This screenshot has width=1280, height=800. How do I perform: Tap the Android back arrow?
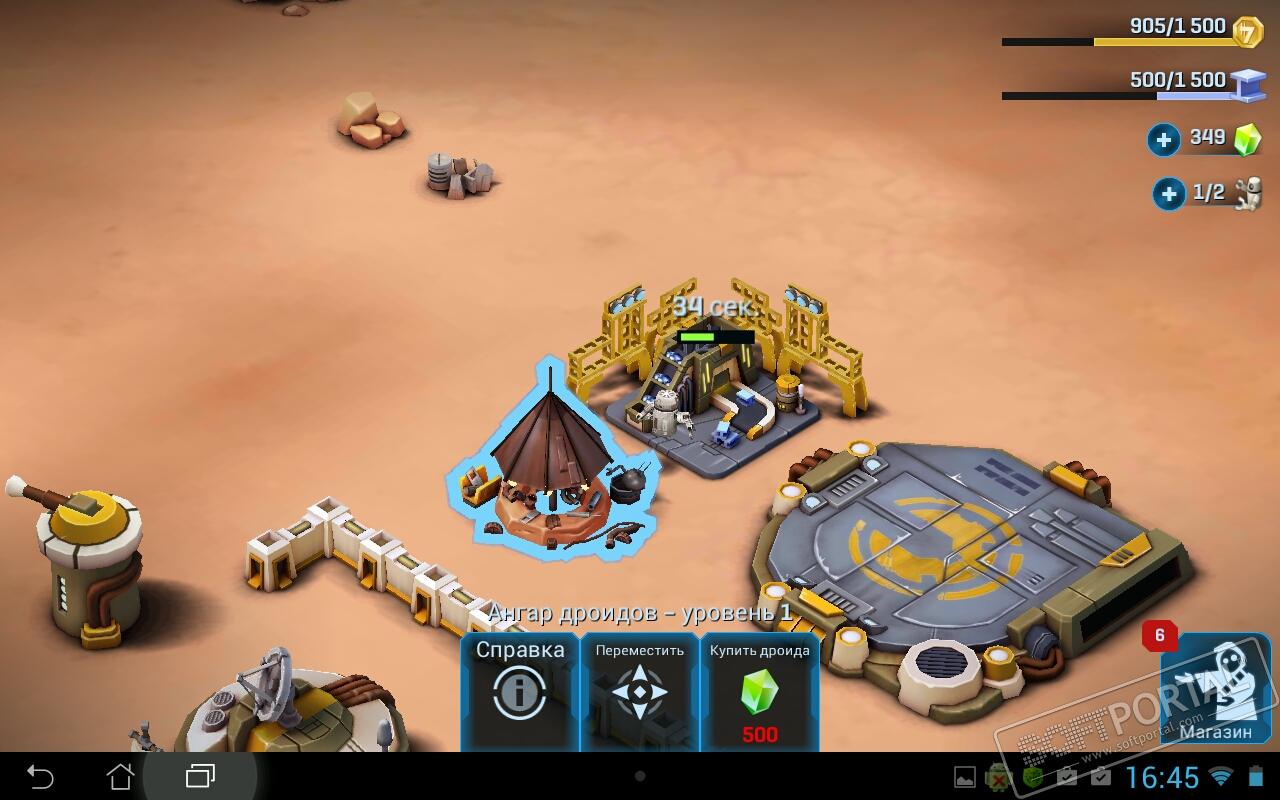[40, 776]
